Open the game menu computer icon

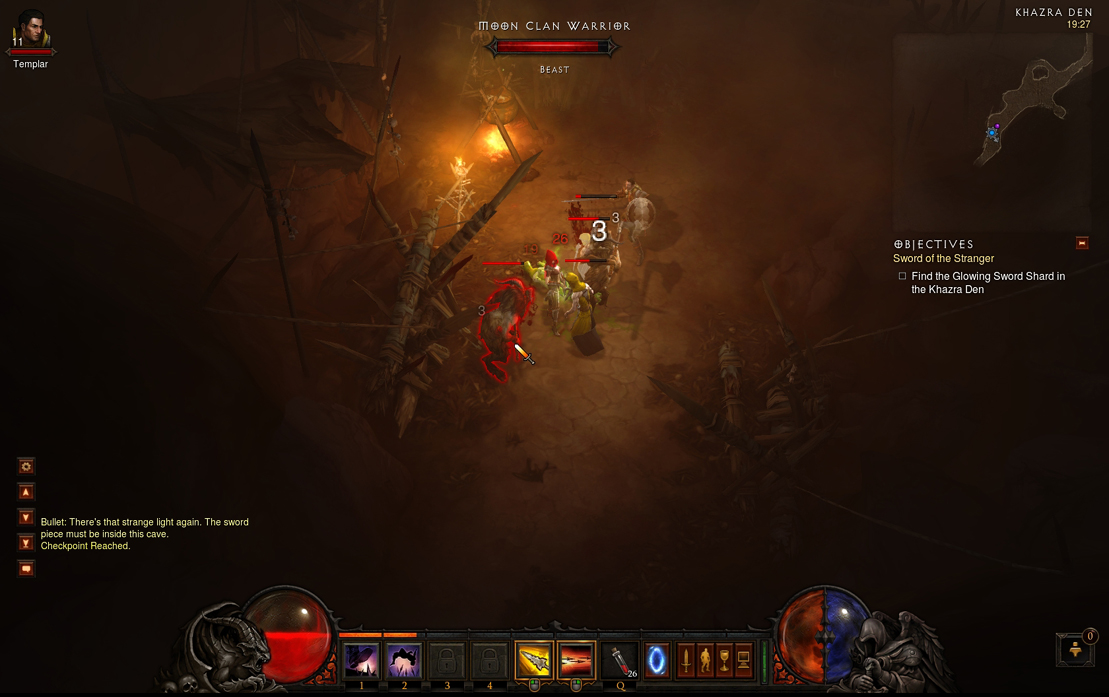[743, 660]
